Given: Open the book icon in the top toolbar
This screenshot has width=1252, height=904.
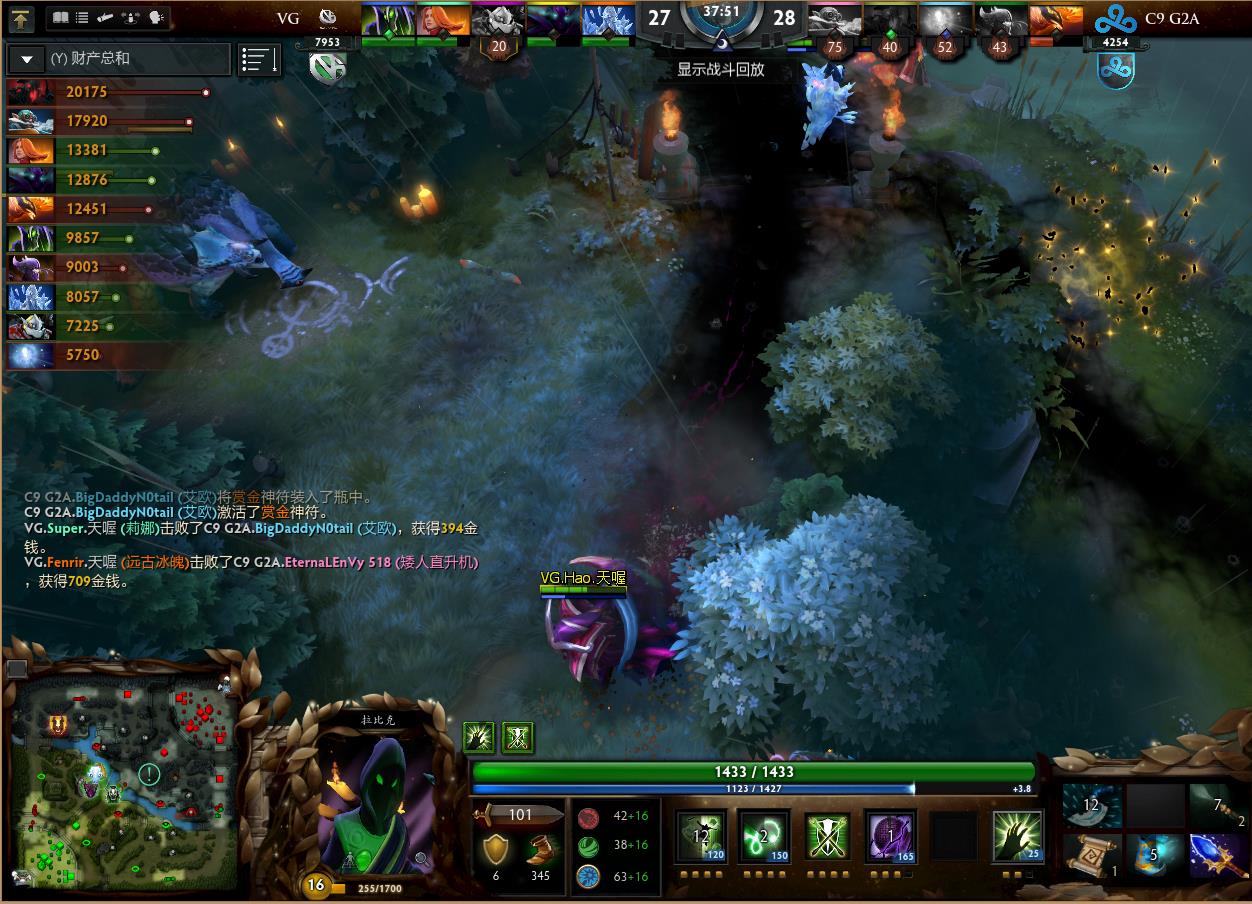Looking at the screenshot, I should click(60, 18).
